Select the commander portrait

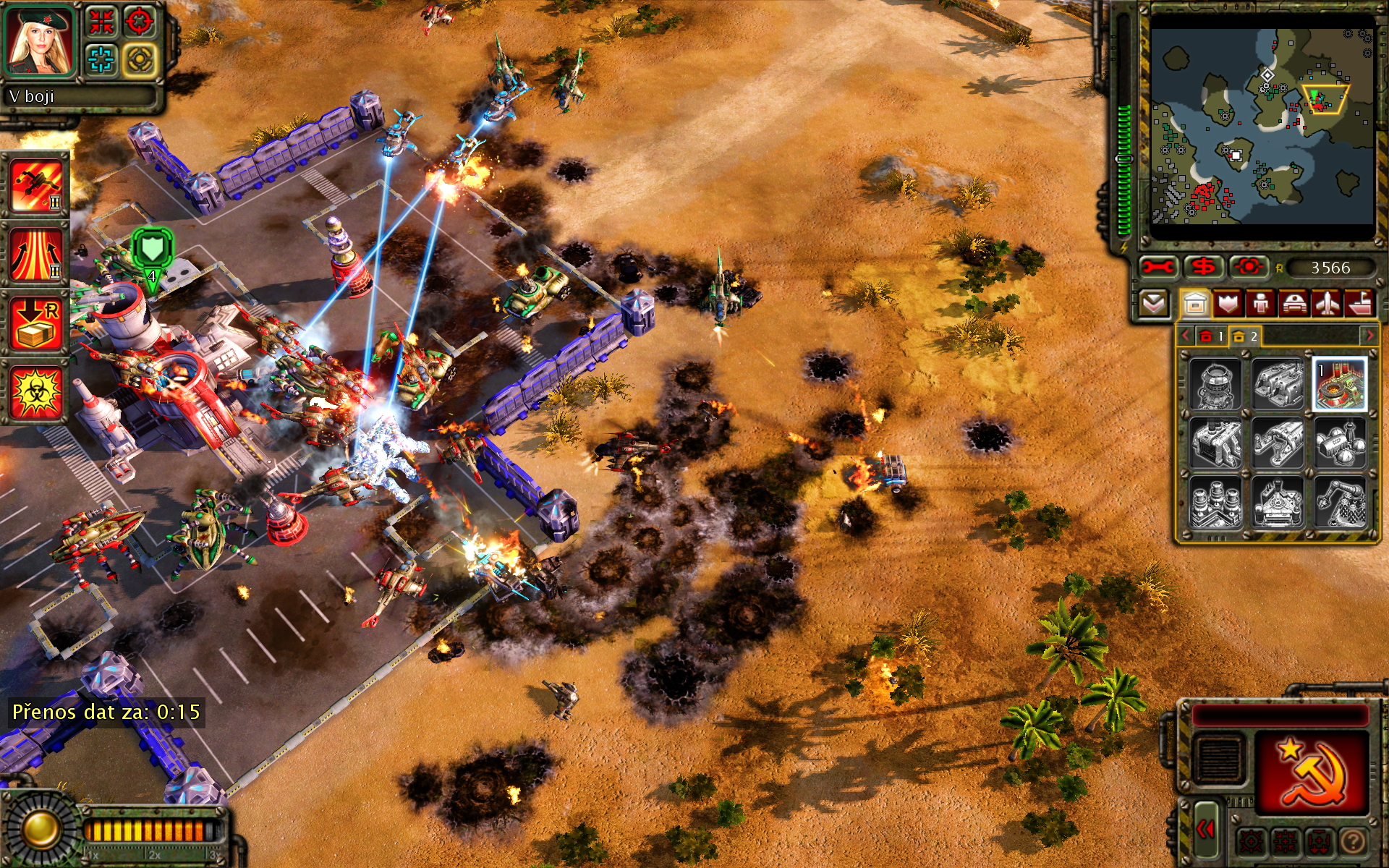click(41, 41)
